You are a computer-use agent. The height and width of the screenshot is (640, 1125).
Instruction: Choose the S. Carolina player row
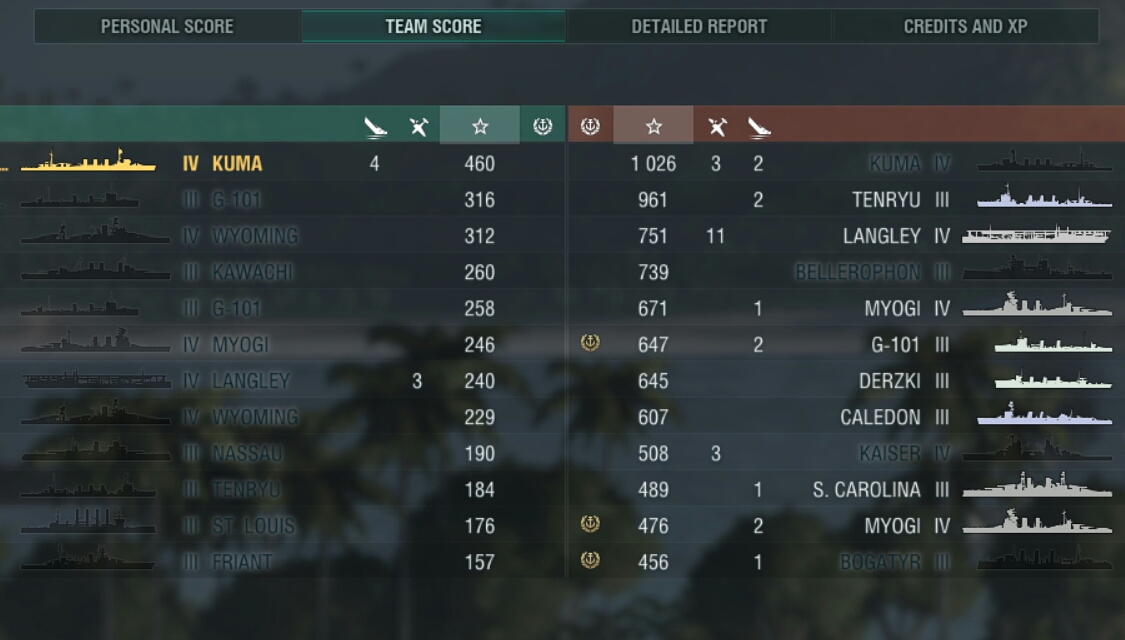click(866, 490)
